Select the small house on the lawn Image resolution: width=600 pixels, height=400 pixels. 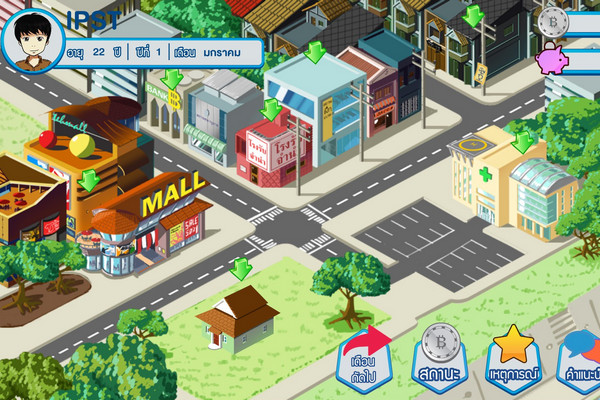click(238, 317)
